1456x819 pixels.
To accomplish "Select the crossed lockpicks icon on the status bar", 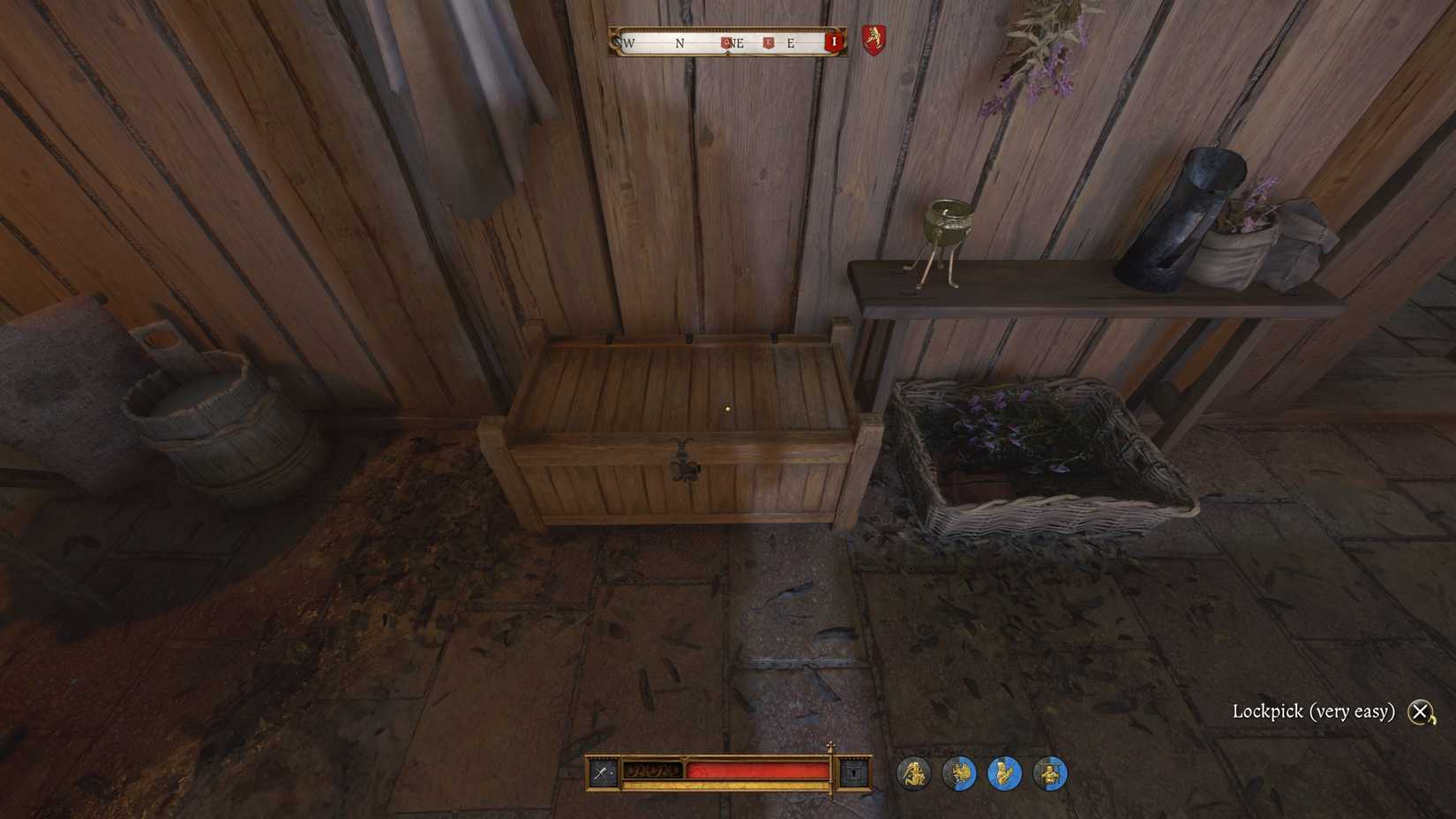I will pos(602,772).
